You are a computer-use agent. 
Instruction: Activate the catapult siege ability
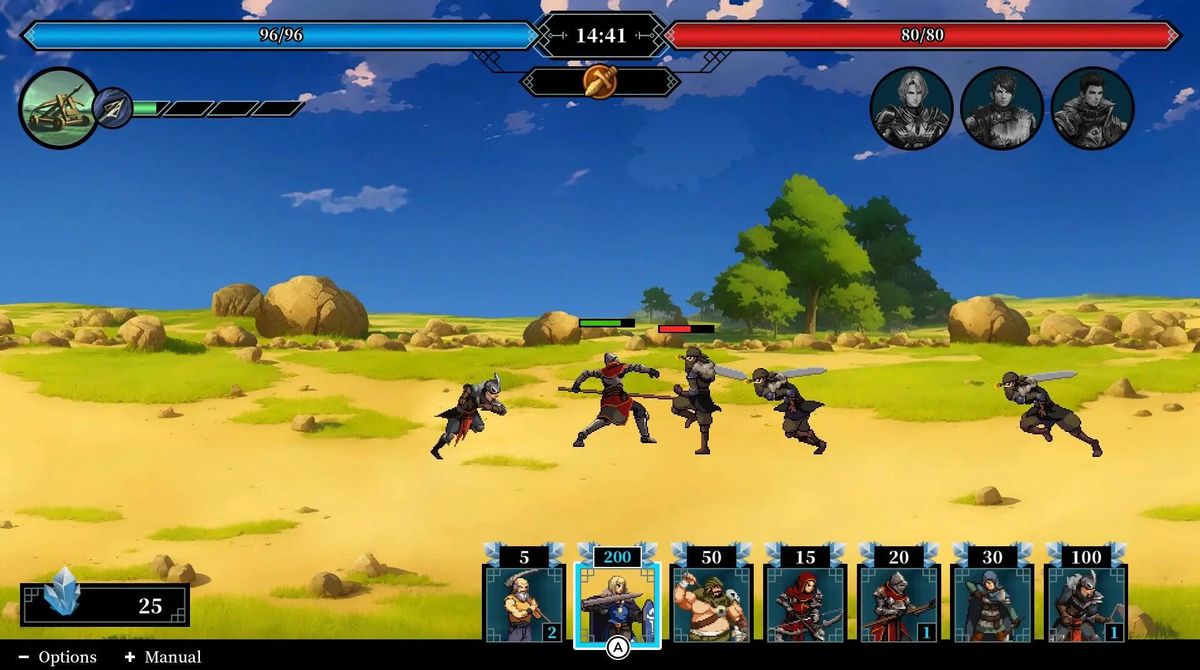(x=58, y=108)
